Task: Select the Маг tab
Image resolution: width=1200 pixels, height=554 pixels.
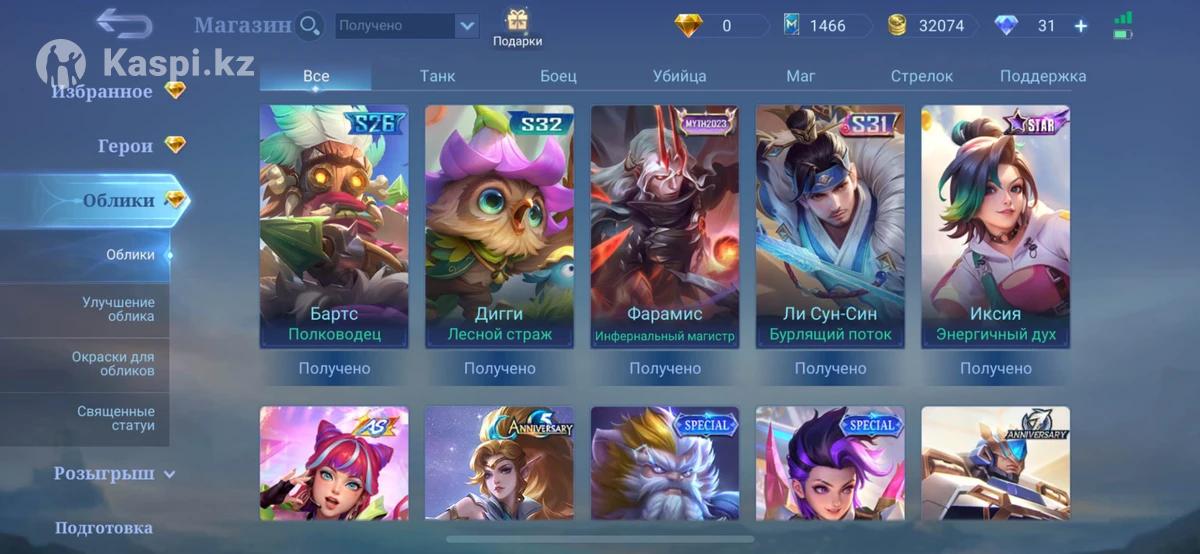Action: pos(800,76)
